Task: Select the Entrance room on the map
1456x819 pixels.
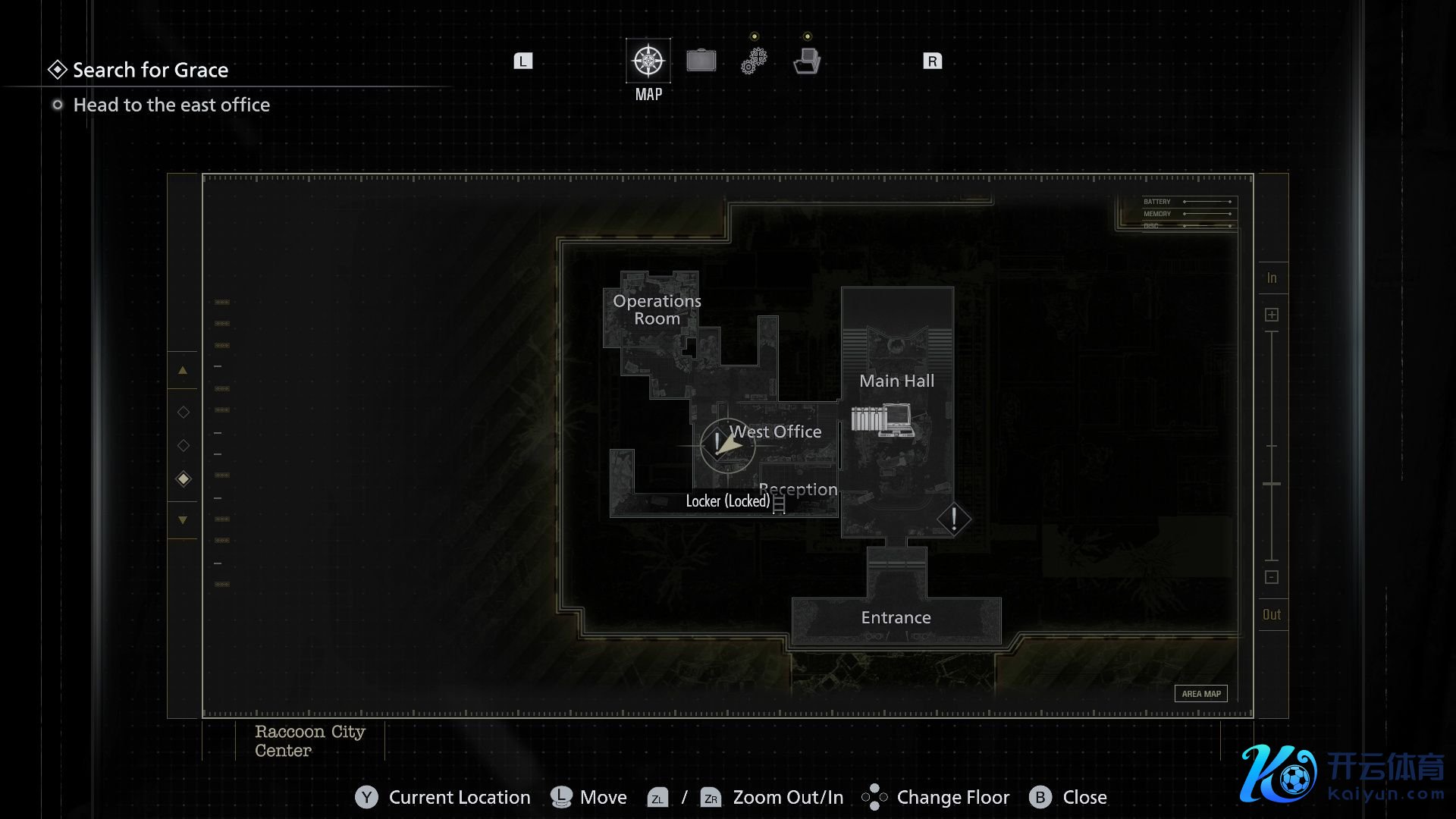Action: pyautogui.click(x=896, y=618)
